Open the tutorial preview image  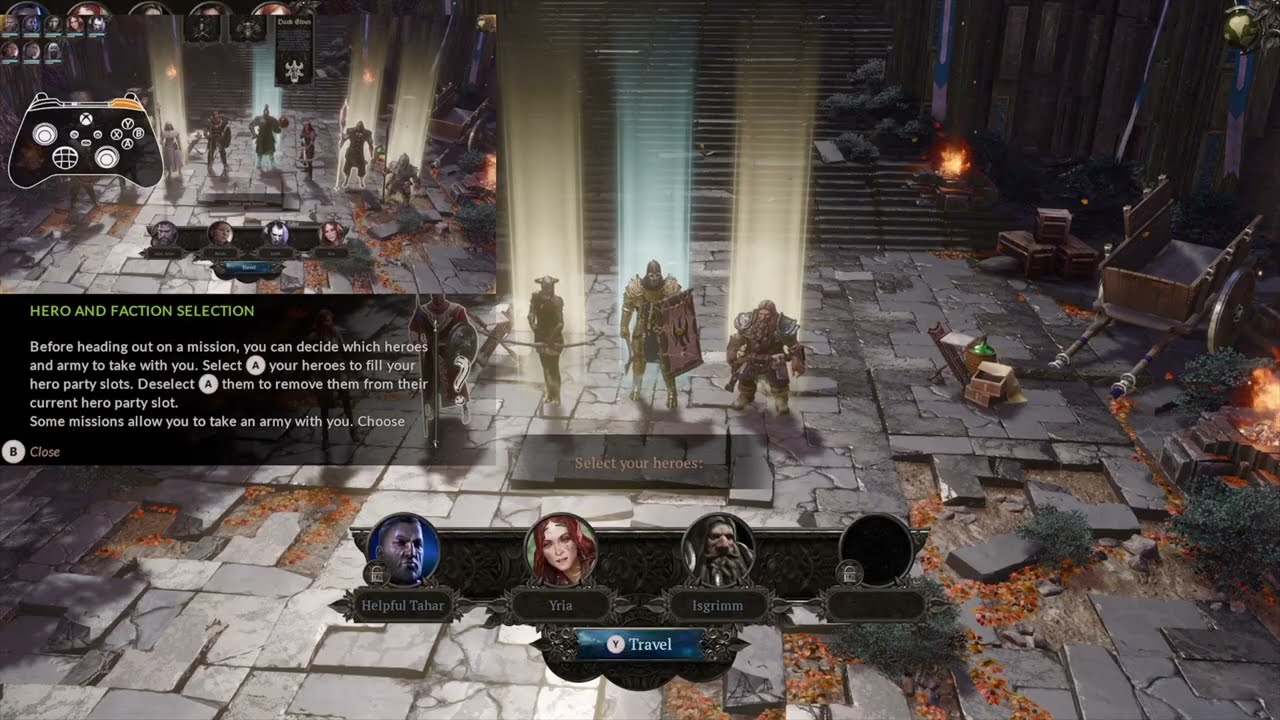pos(248,150)
